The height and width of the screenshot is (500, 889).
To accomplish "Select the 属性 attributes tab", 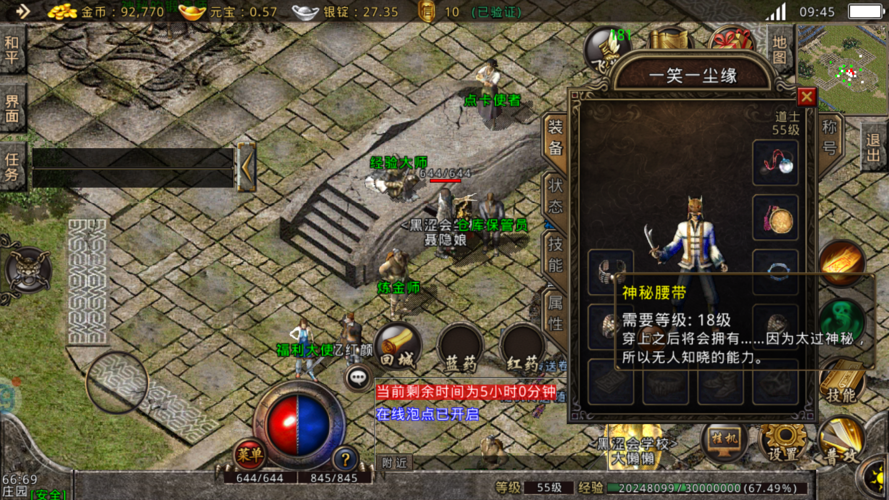I will [x=555, y=309].
